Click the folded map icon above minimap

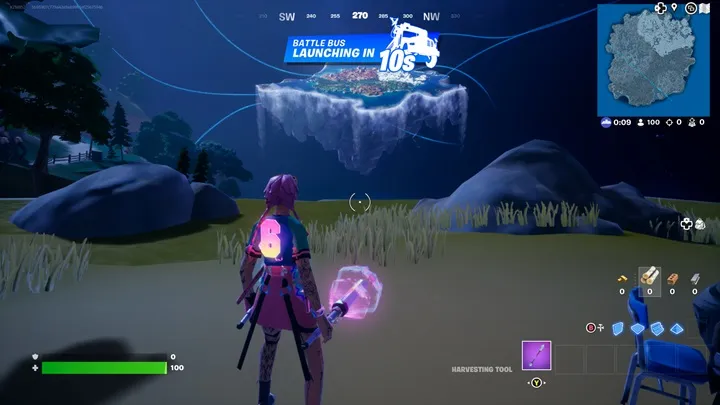click(704, 8)
